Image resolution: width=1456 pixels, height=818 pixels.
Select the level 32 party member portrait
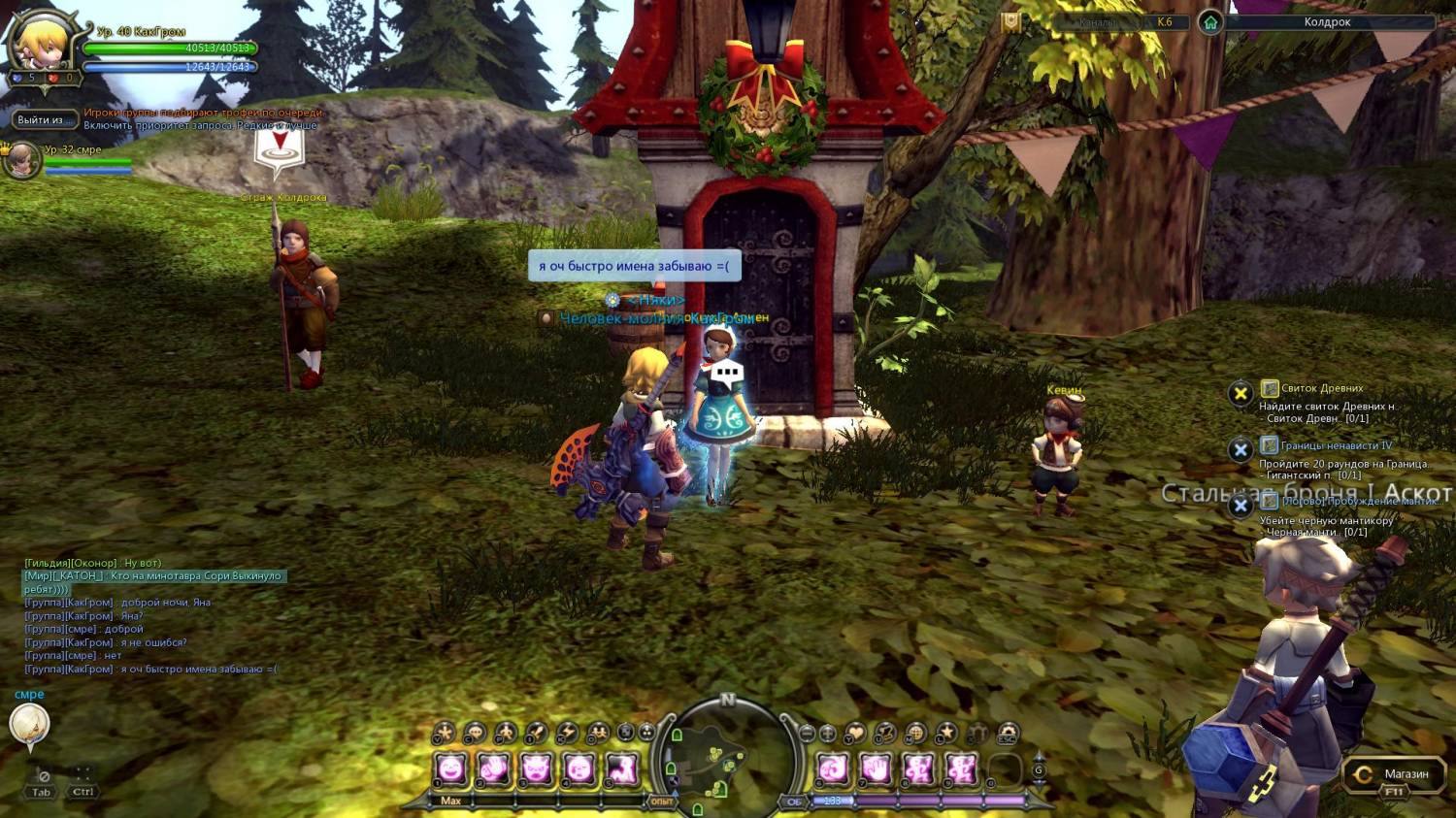point(20,160)
